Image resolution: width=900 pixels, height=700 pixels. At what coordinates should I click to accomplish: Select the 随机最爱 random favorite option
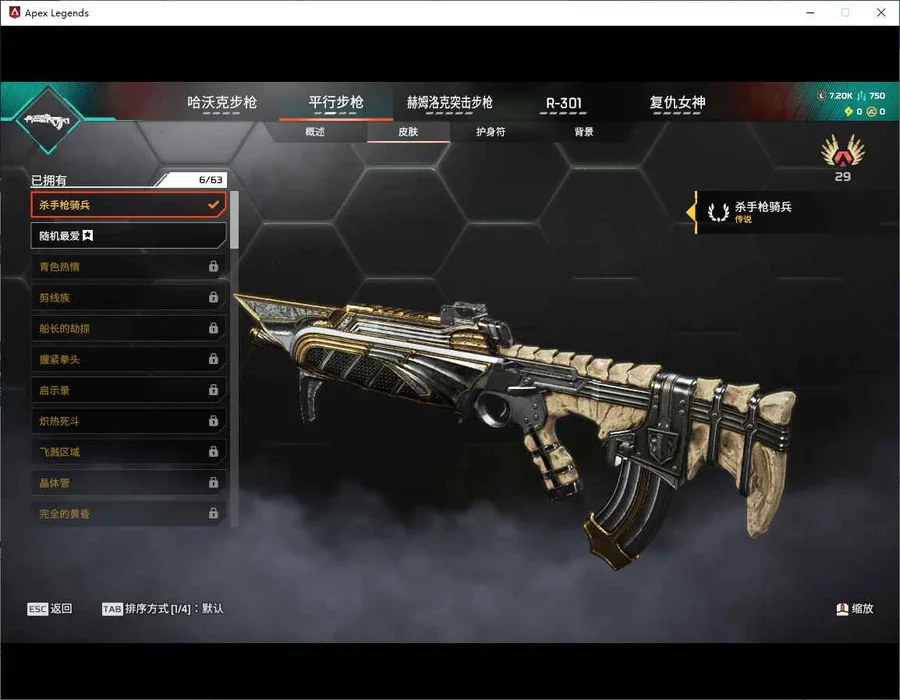point(128,236)
